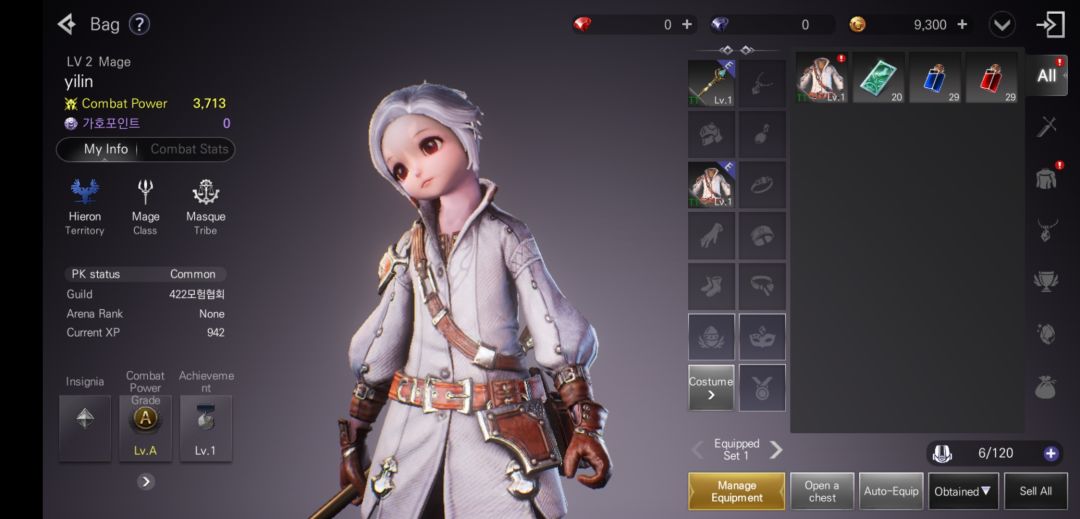The height and width of the screenshot is (519, 1080).
Task: Add more red gems with plus
Action: click(687, 24)
